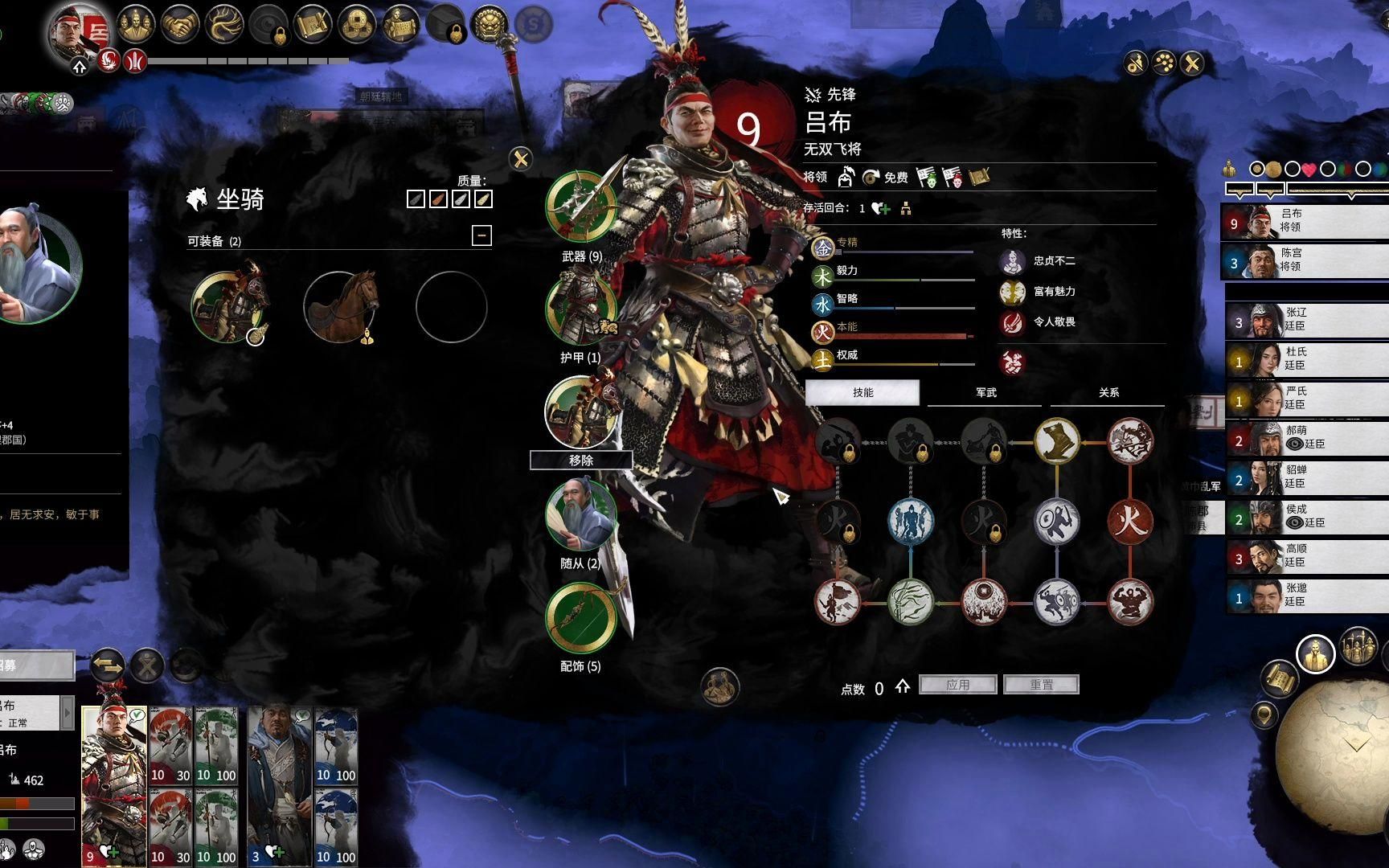Select the red 火 skill node
This screenshot has width=1389, height=868.
click(x=1130, y=521)
